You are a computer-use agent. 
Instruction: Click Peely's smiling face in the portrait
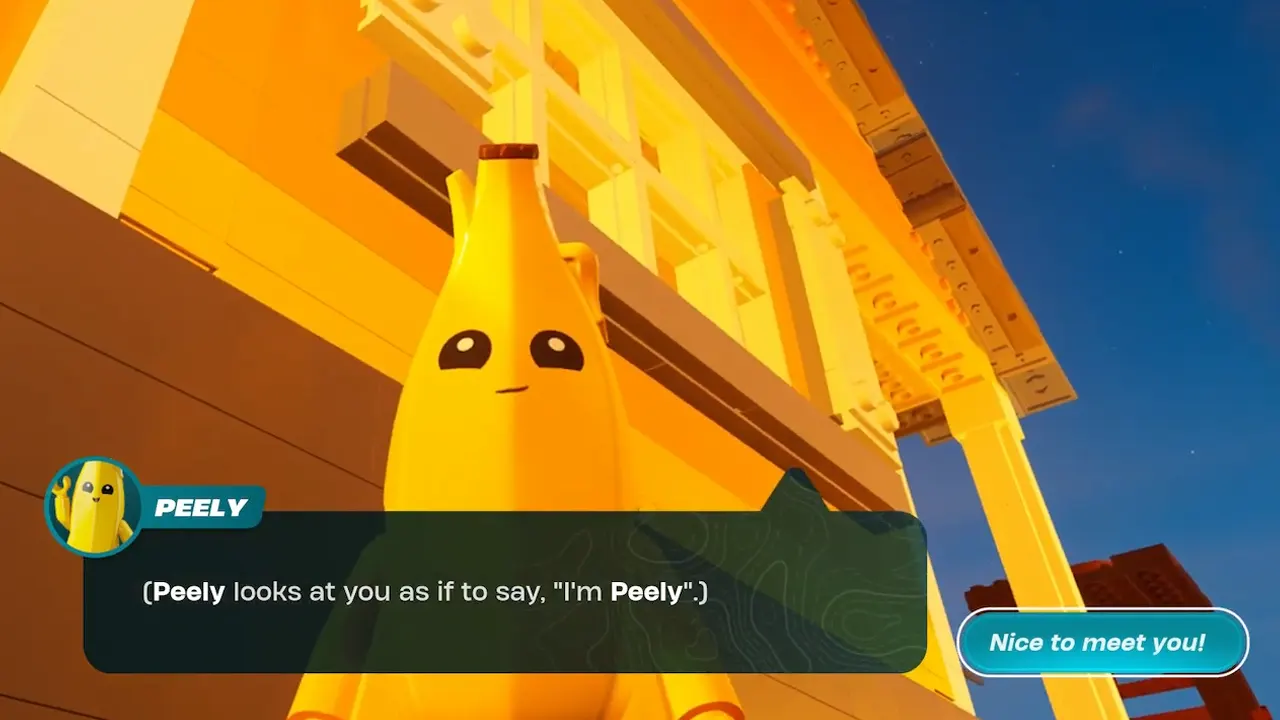[x=97, y=490]
